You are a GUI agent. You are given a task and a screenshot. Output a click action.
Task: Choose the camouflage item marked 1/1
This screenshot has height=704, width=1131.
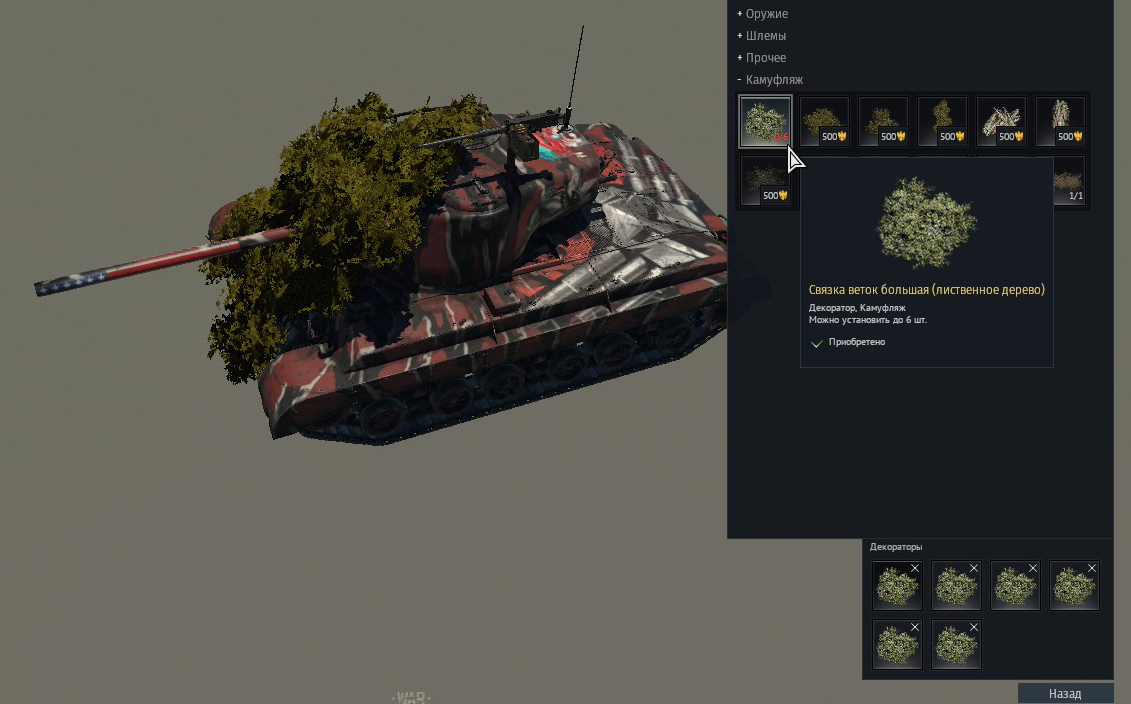[x=1070, y=181]
